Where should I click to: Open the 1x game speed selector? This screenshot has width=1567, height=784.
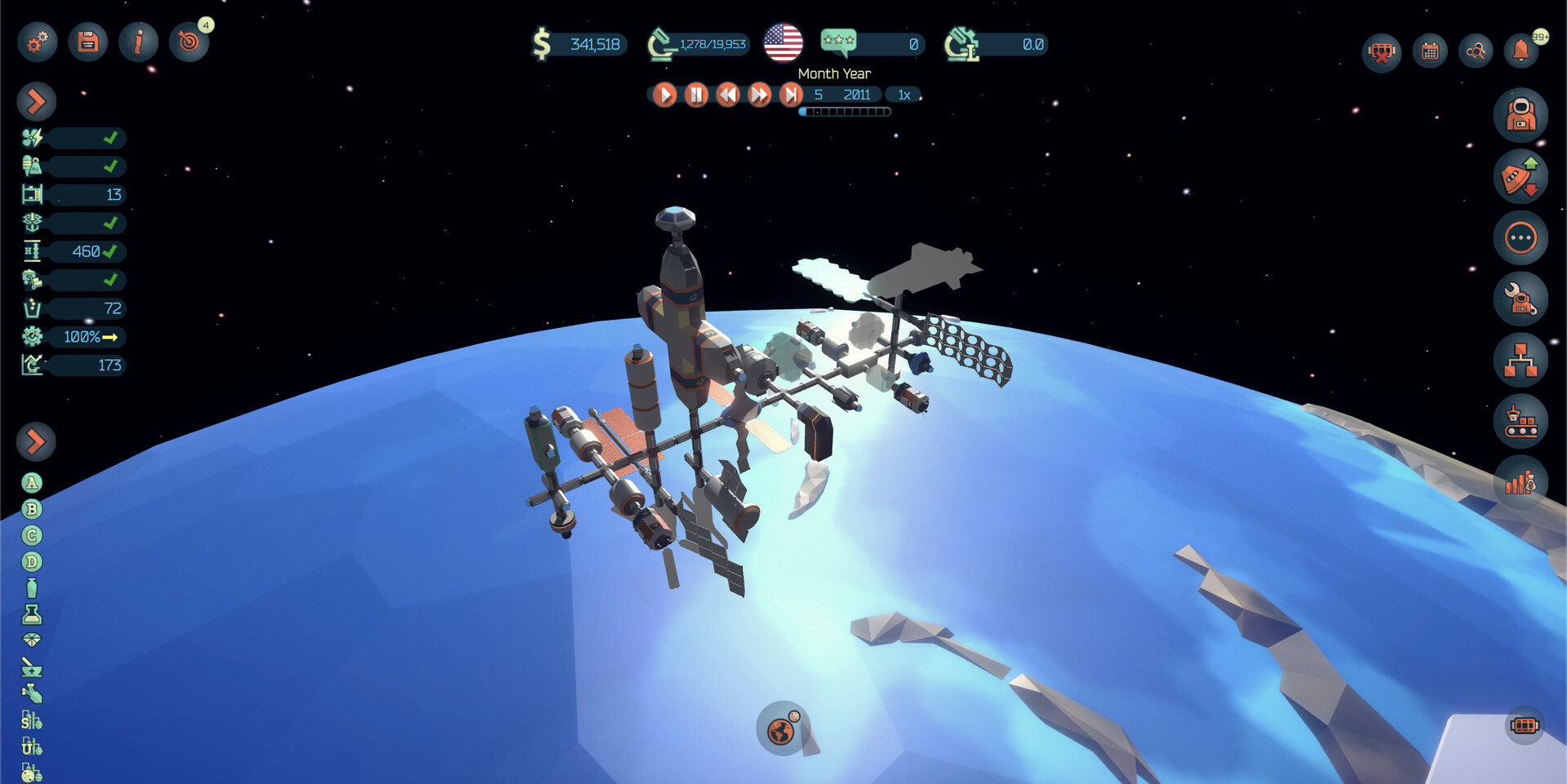903,95
